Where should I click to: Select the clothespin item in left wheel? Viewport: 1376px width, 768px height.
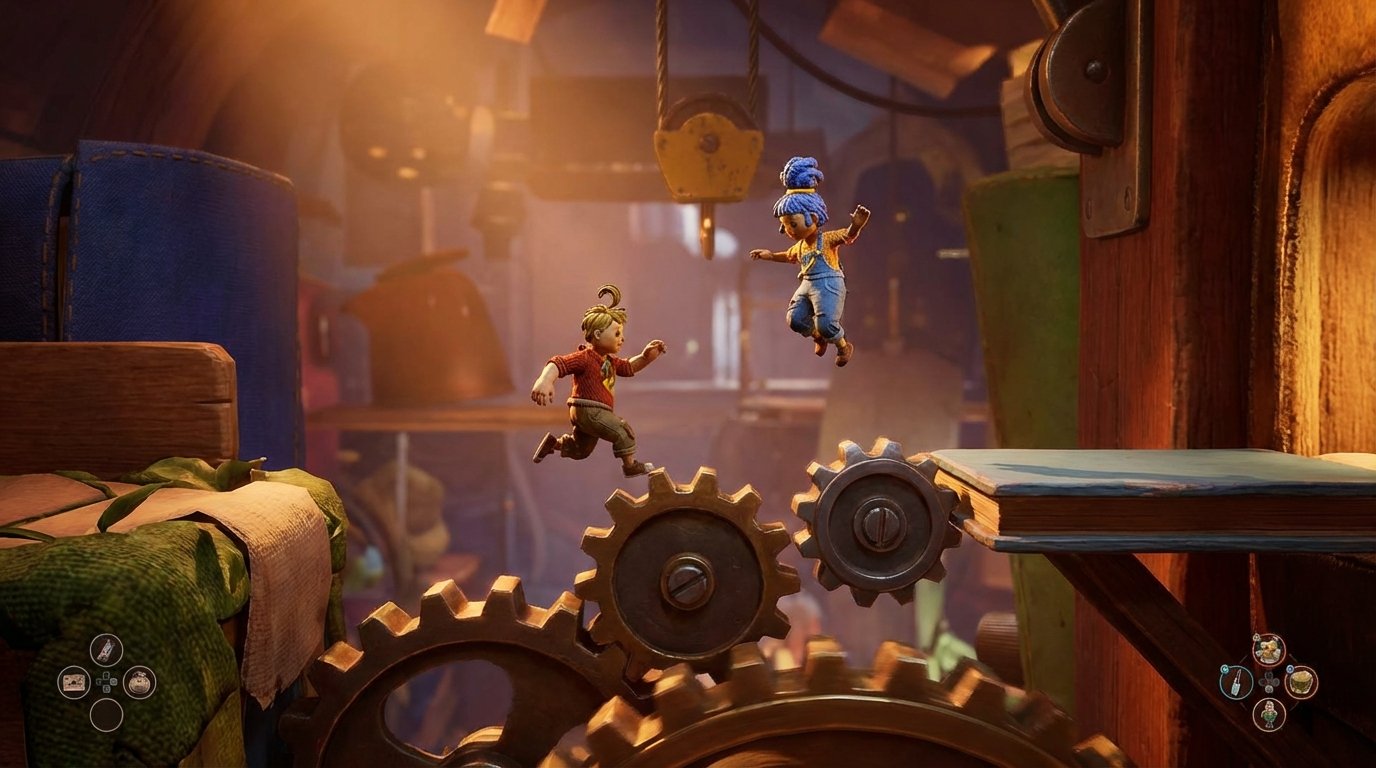[106, 650]
